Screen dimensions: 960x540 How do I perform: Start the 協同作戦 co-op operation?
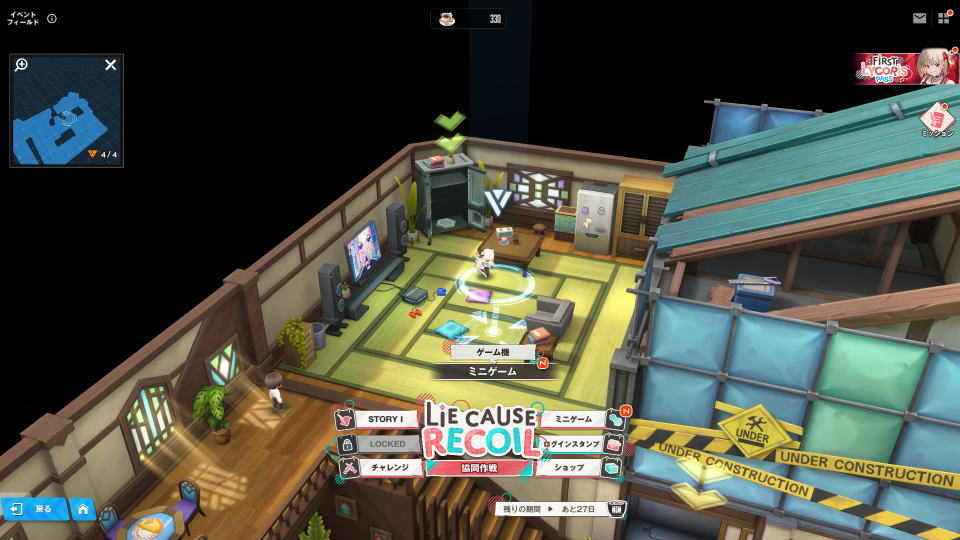tap(480, 468)
